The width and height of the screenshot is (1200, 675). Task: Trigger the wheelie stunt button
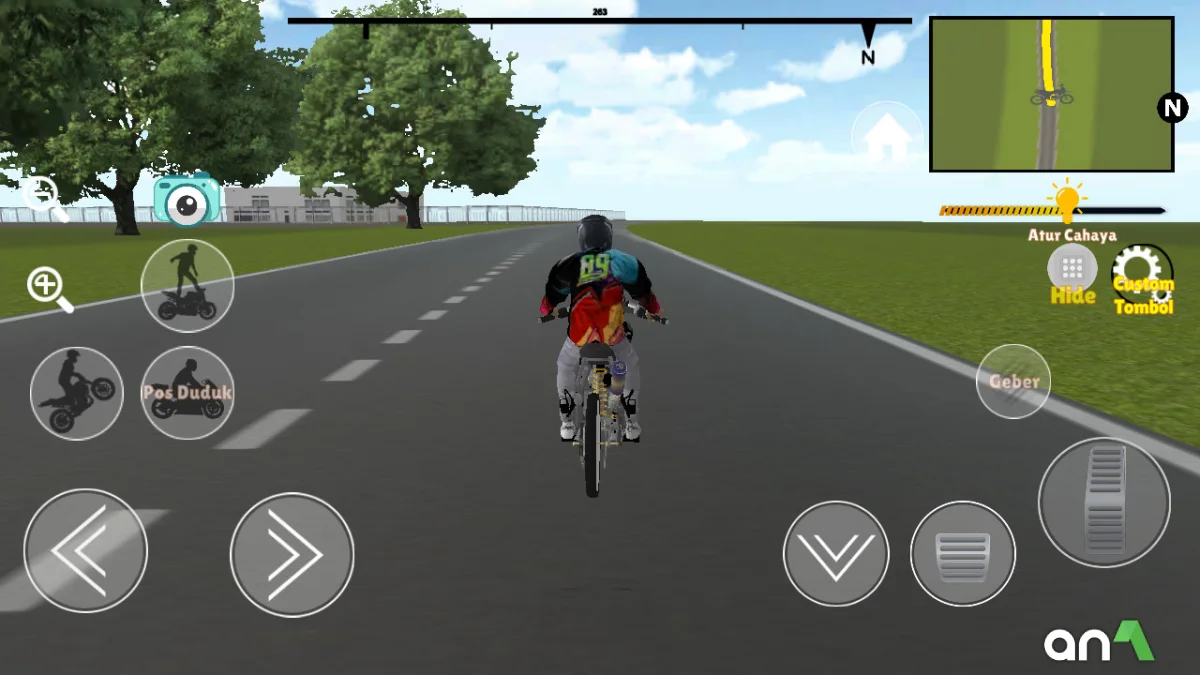(77, 393)
